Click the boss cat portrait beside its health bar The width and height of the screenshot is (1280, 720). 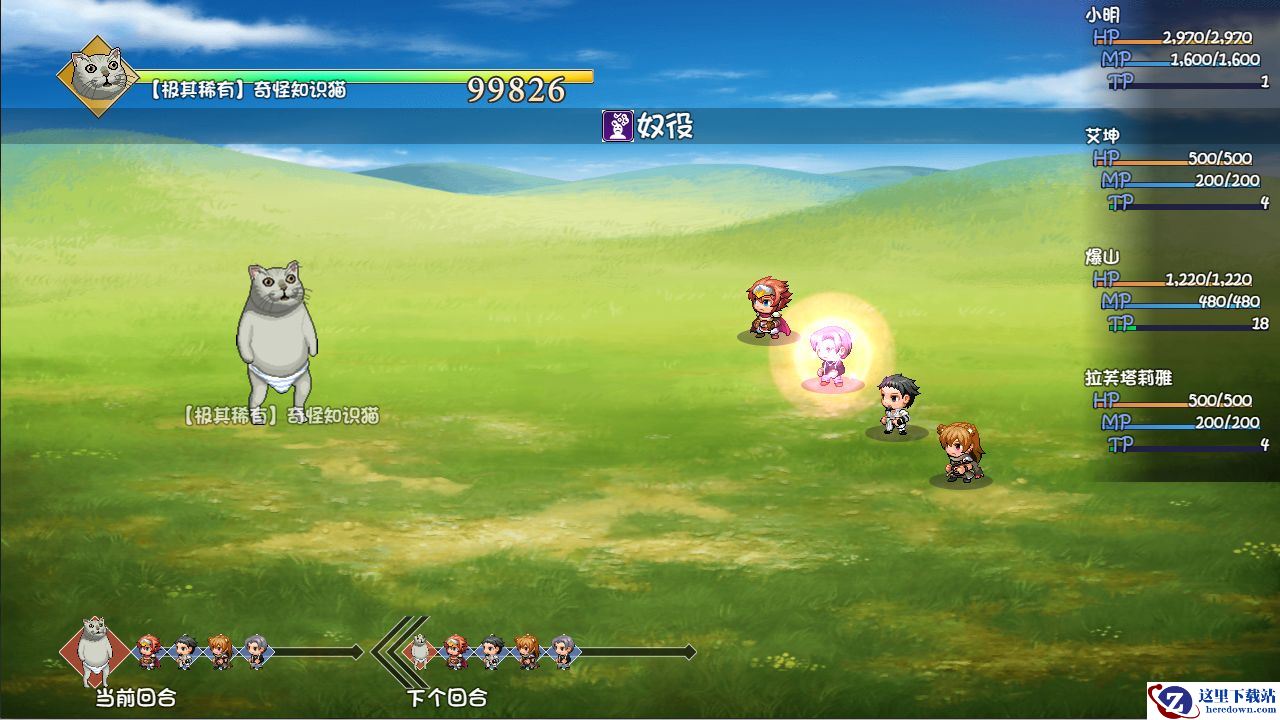[x=97, y=76]
